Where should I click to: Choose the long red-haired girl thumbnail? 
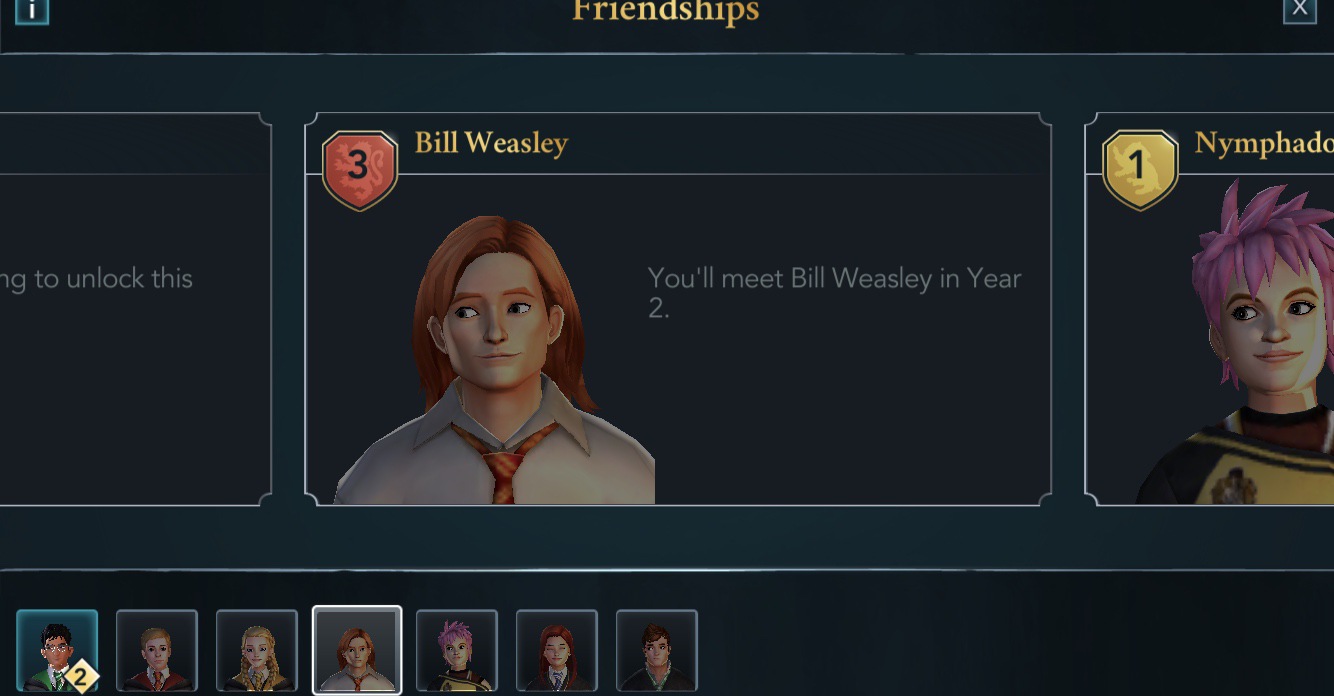[x=557, y=651]
